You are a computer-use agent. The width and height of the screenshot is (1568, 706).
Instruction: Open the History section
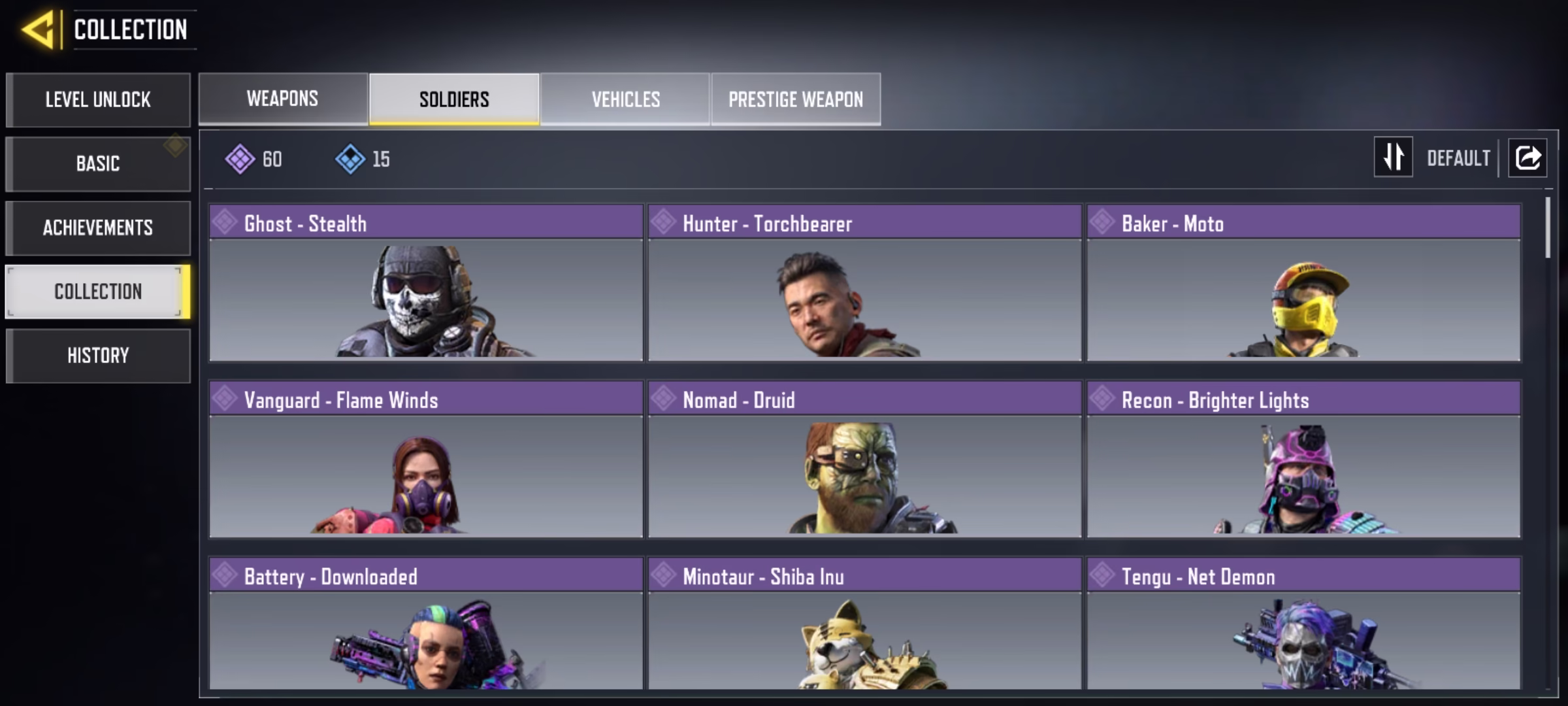[x=98, y=356]
